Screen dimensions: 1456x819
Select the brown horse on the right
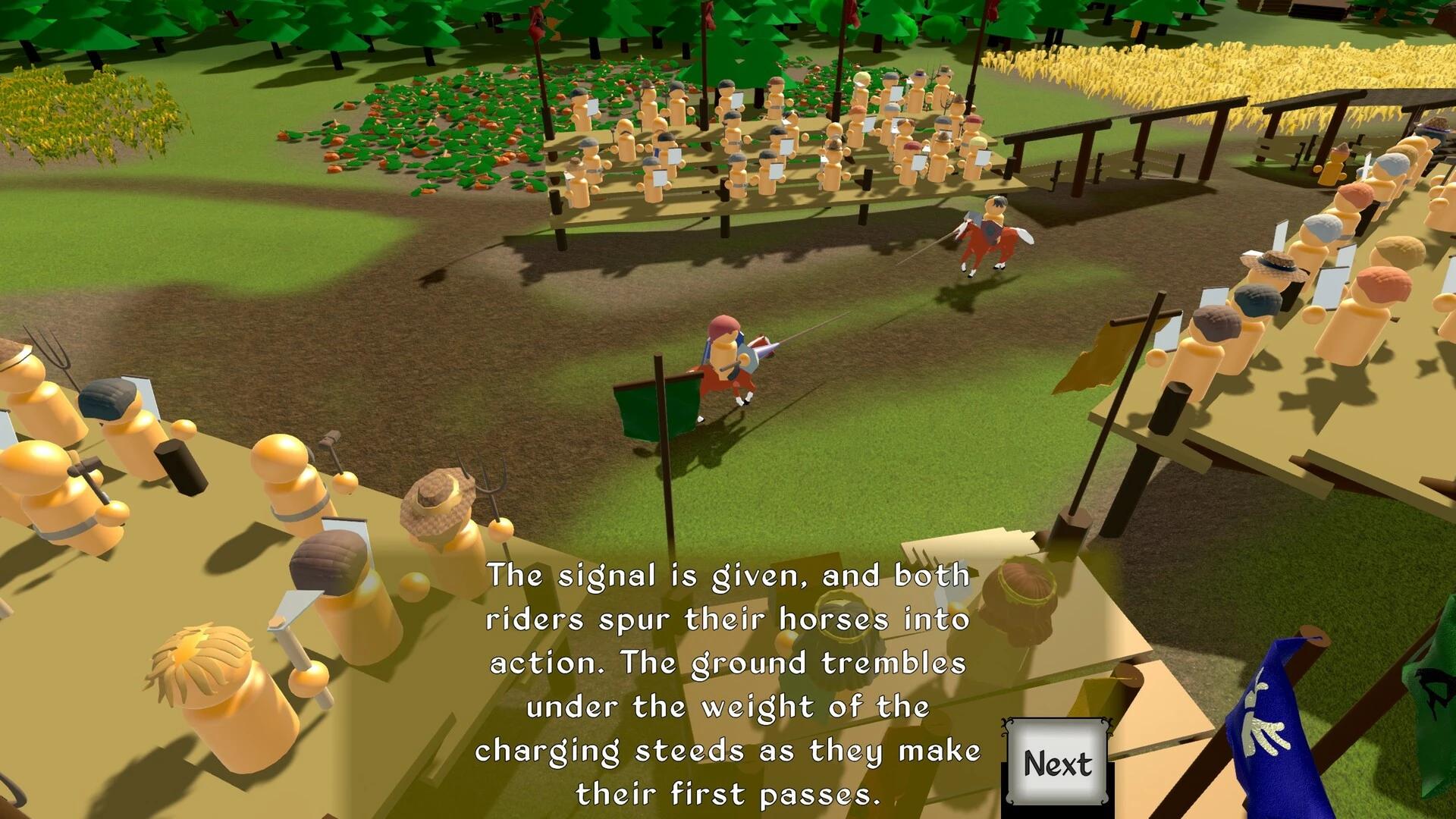tap(986, 243)
